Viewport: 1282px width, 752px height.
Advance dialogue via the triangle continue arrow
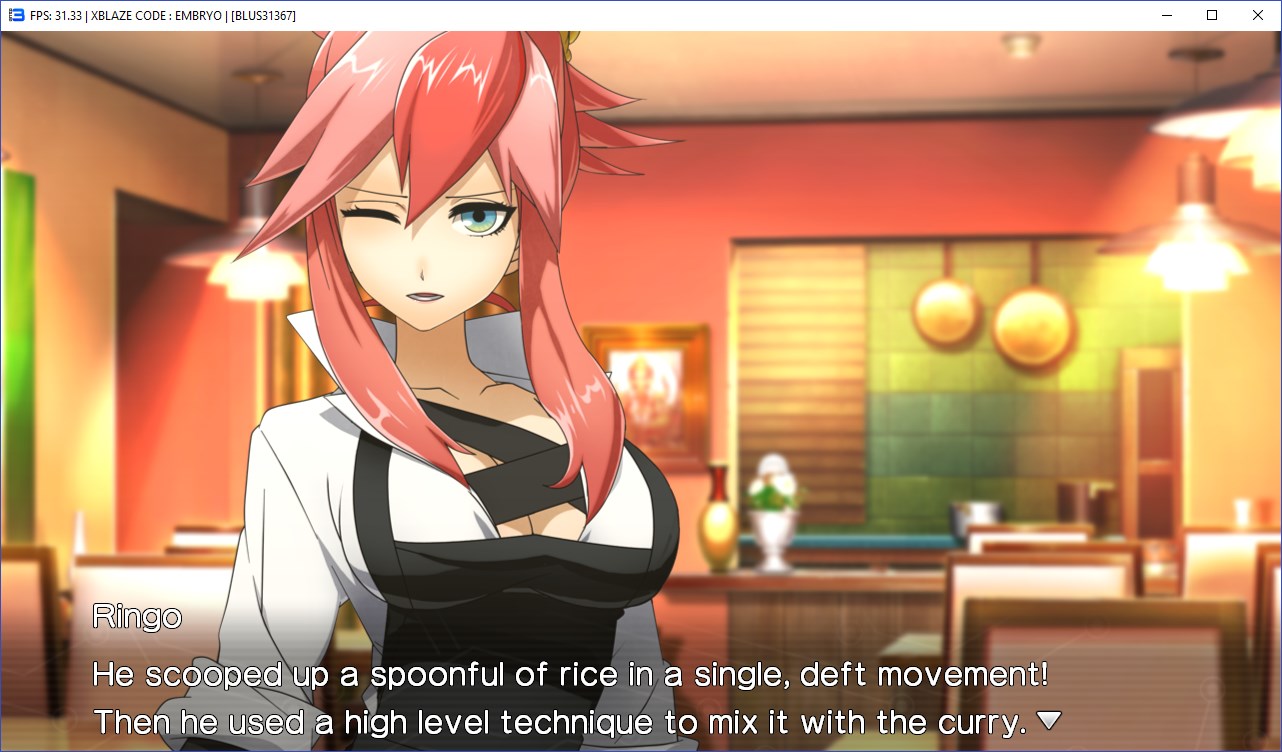click(x=1048, y=720)
